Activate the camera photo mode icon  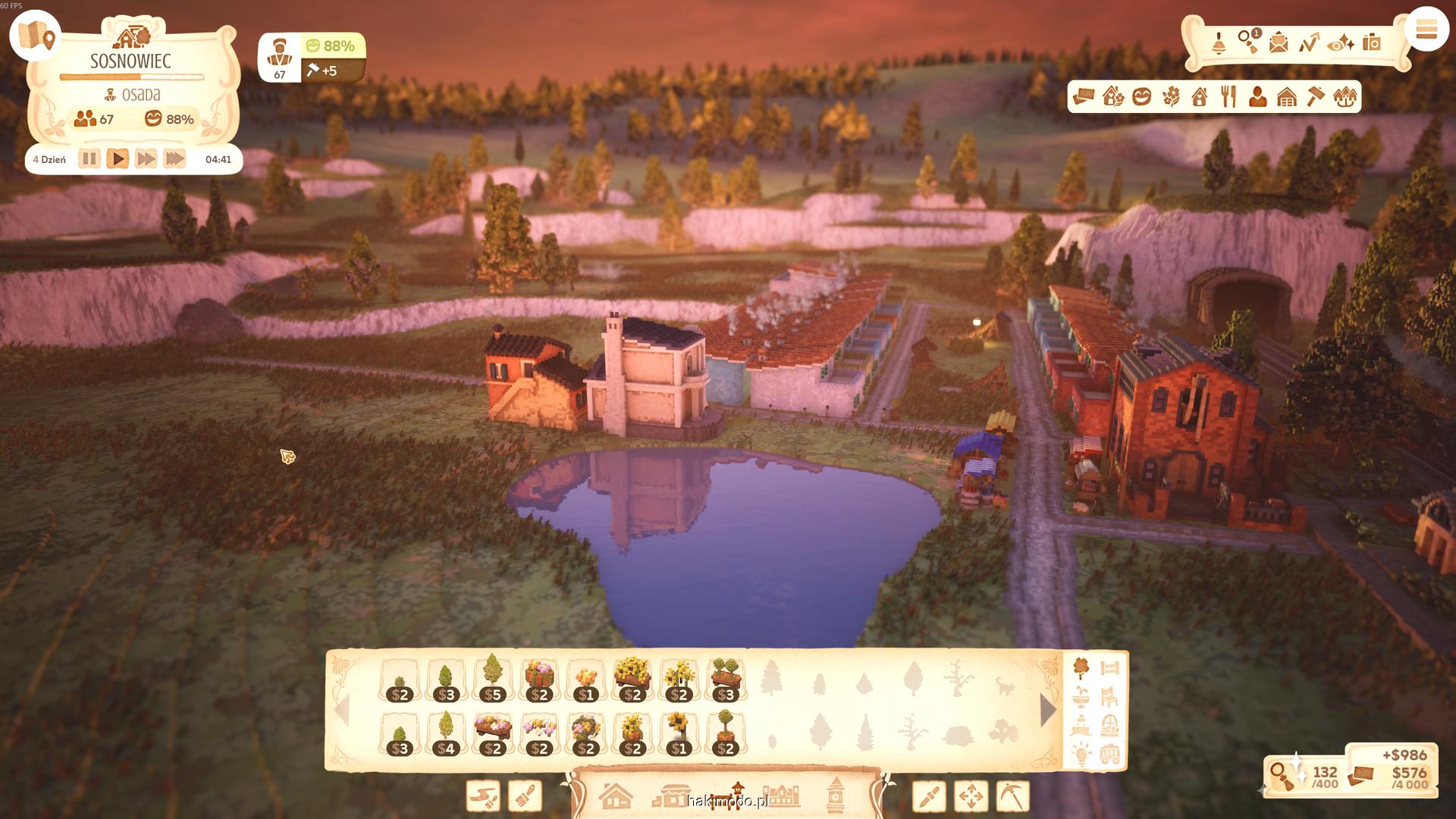click(1371, 42)
